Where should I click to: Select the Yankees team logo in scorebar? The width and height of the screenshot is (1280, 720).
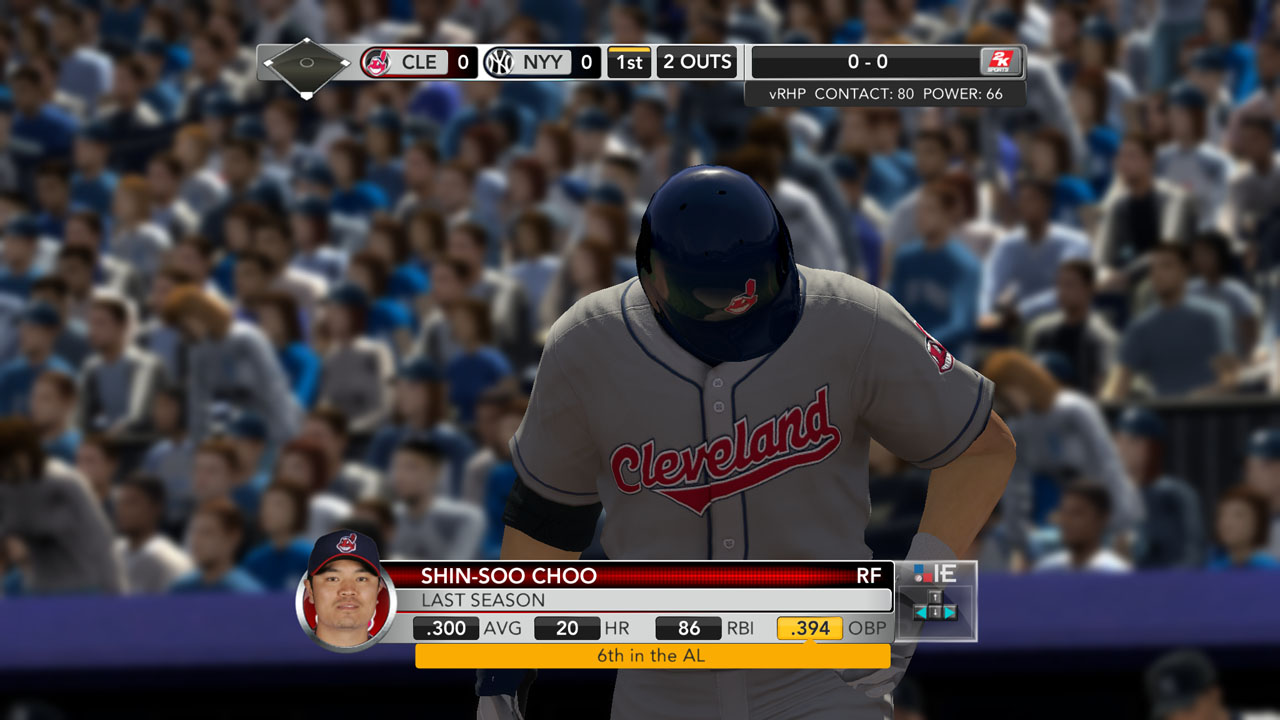pos(498,62)
